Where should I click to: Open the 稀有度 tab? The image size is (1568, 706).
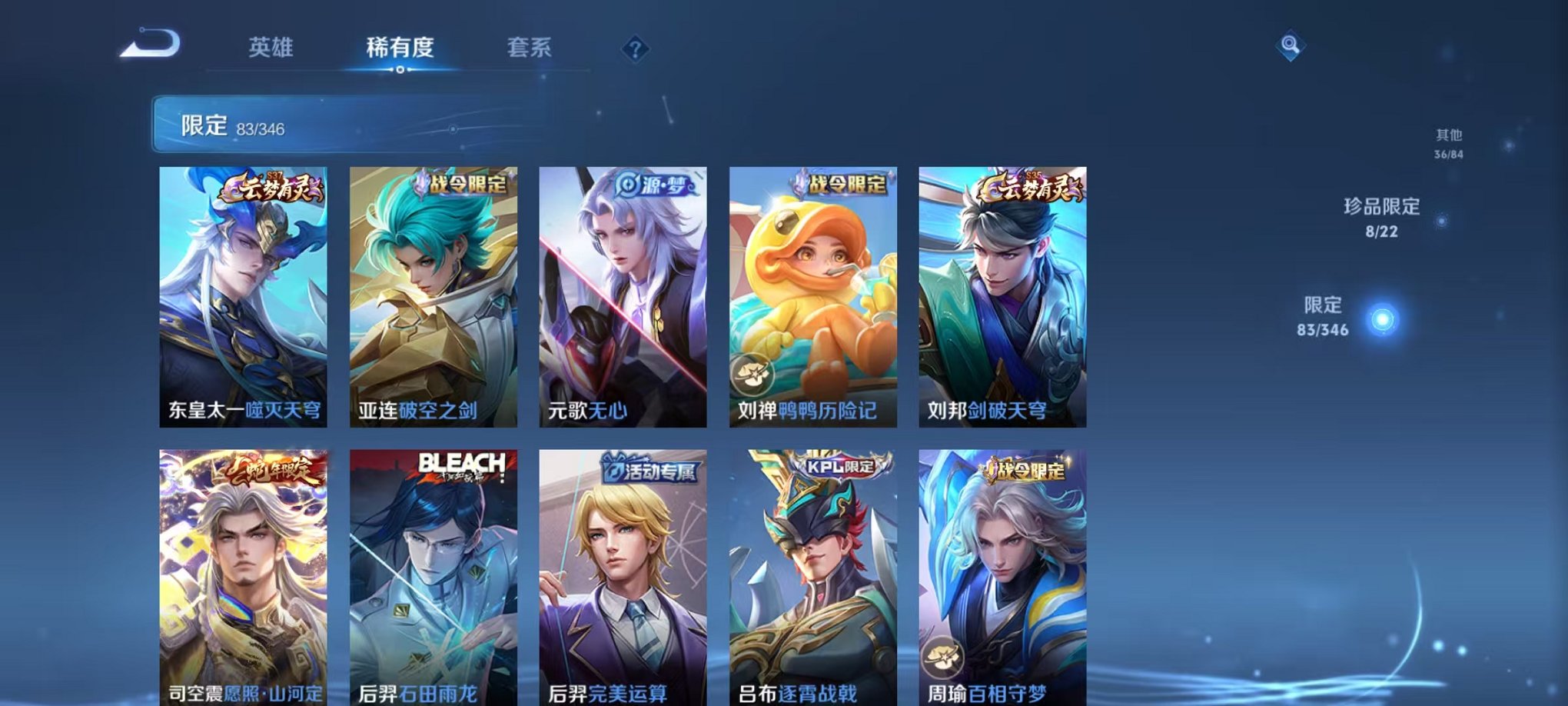coord(401,48)
